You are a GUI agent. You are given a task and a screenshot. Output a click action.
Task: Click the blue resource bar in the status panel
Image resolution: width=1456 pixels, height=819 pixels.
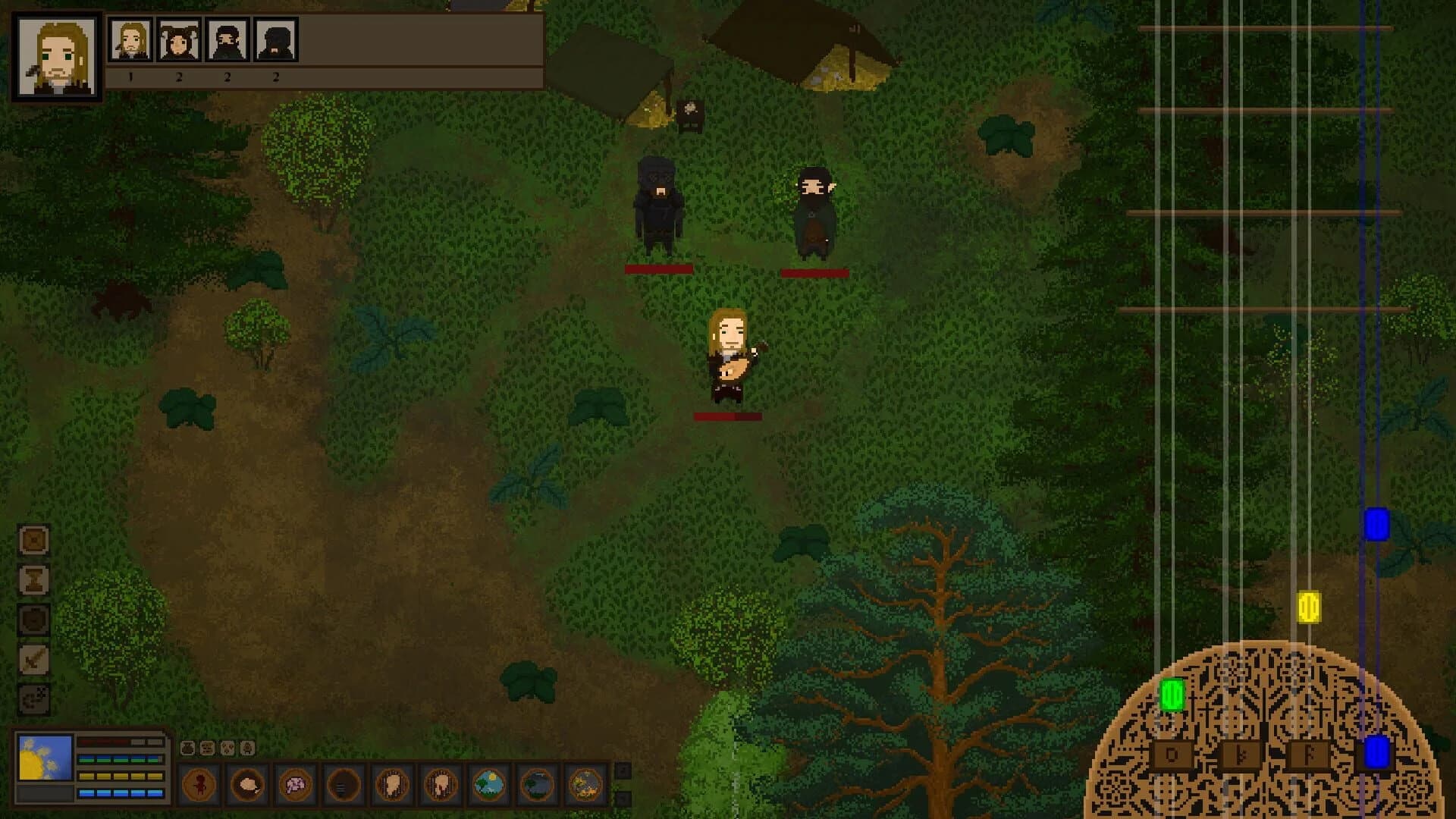point(121,792)
